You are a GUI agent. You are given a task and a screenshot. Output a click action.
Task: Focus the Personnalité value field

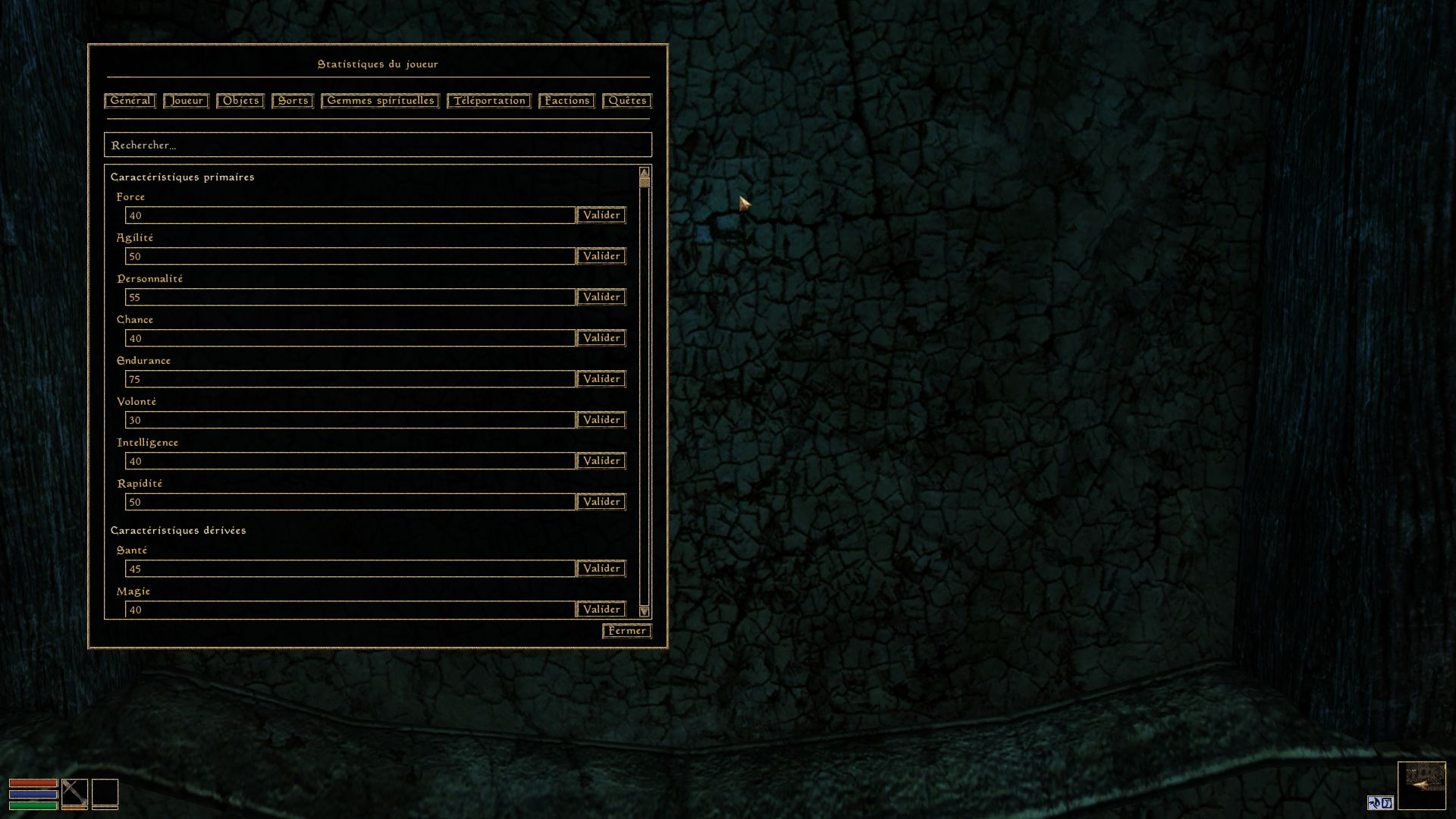[350, 297]
